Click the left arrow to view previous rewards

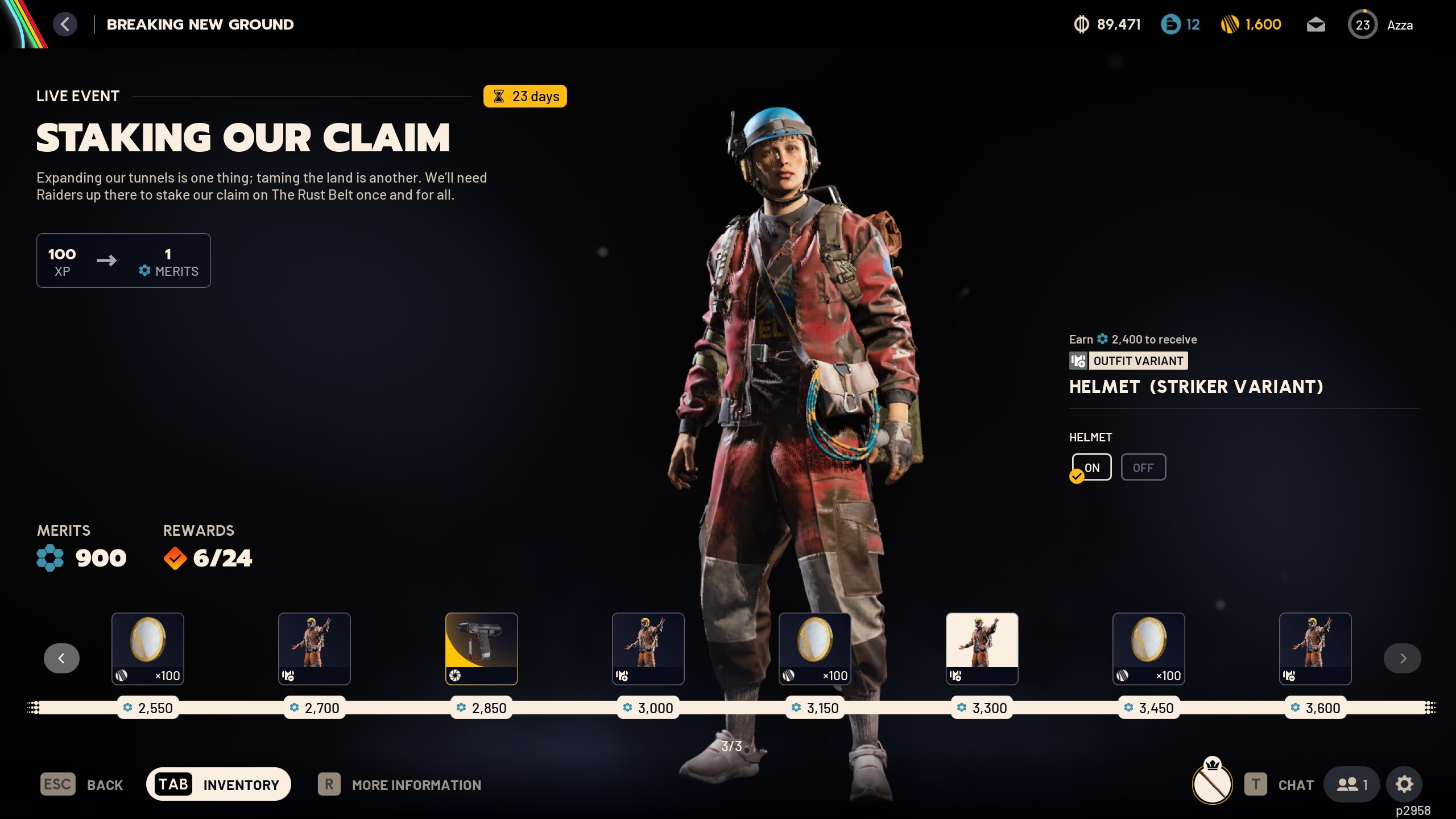coord(61,658)
